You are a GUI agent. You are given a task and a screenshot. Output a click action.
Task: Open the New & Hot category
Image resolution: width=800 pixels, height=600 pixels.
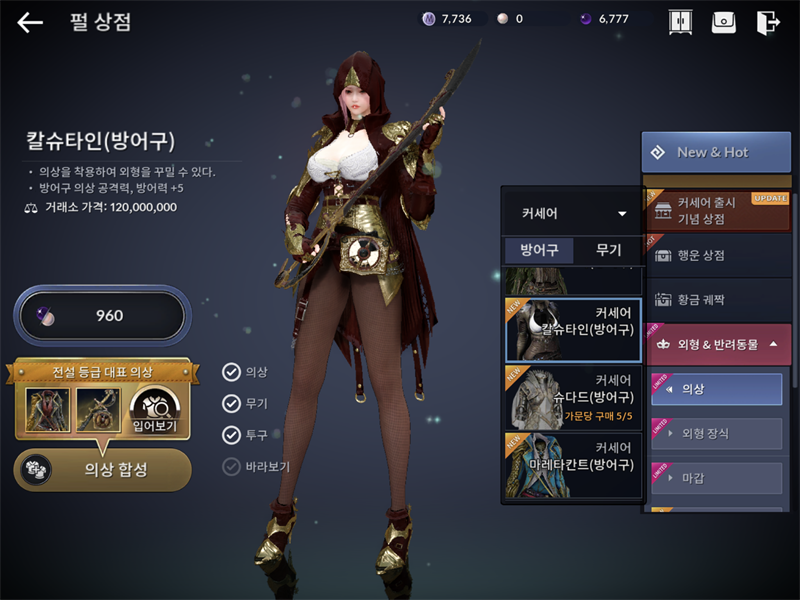(715, 152)
